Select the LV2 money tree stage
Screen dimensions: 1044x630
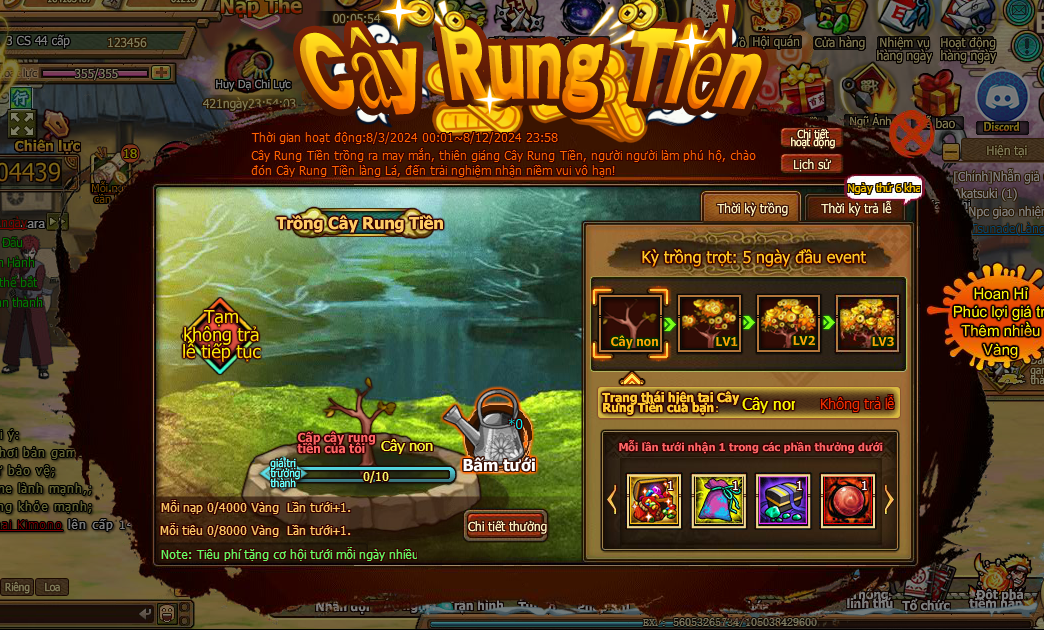point(789,323)
